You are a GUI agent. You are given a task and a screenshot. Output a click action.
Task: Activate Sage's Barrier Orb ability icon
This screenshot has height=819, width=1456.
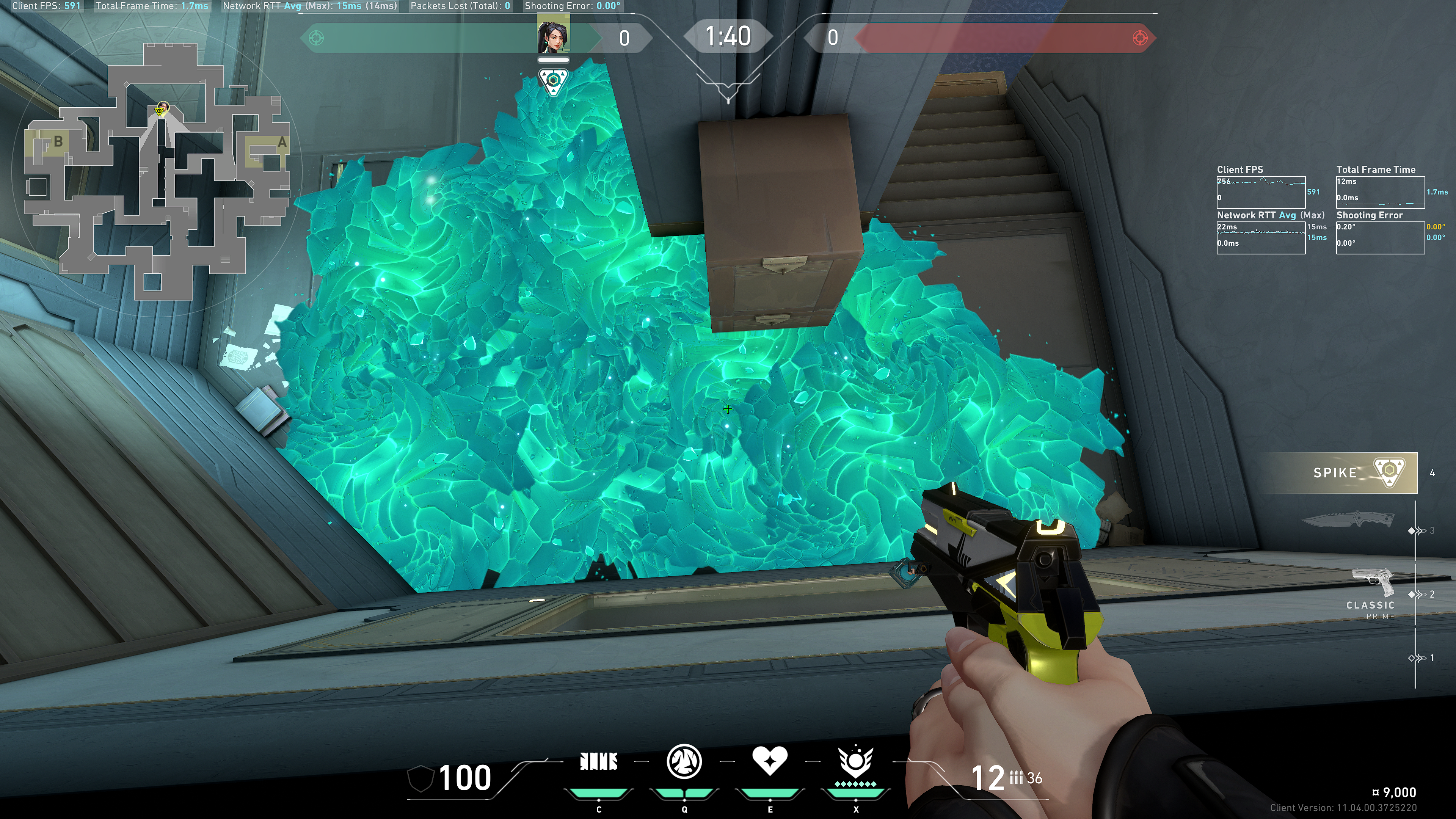coord(599,761)
